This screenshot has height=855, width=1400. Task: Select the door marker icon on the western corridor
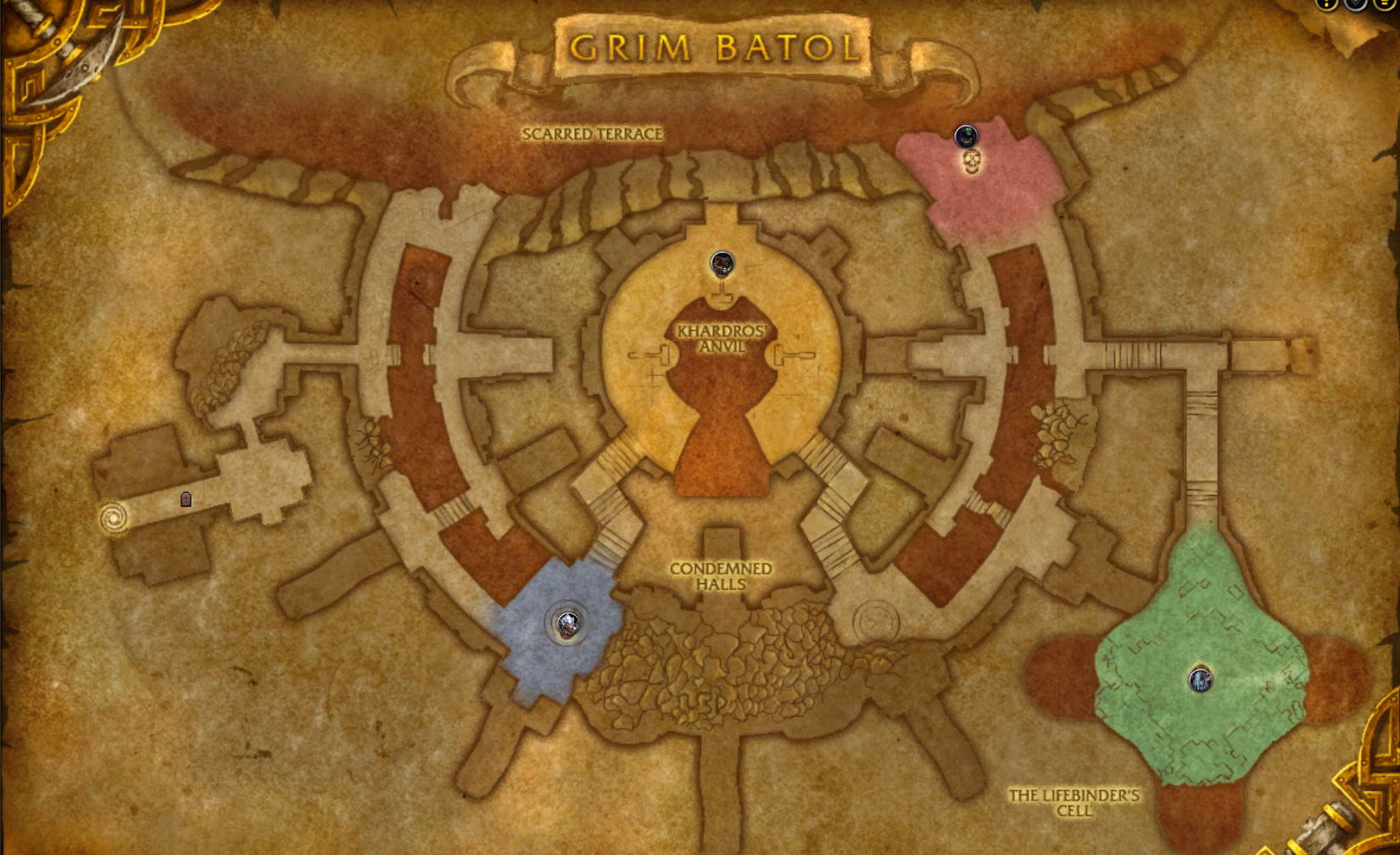coord(186,500)
